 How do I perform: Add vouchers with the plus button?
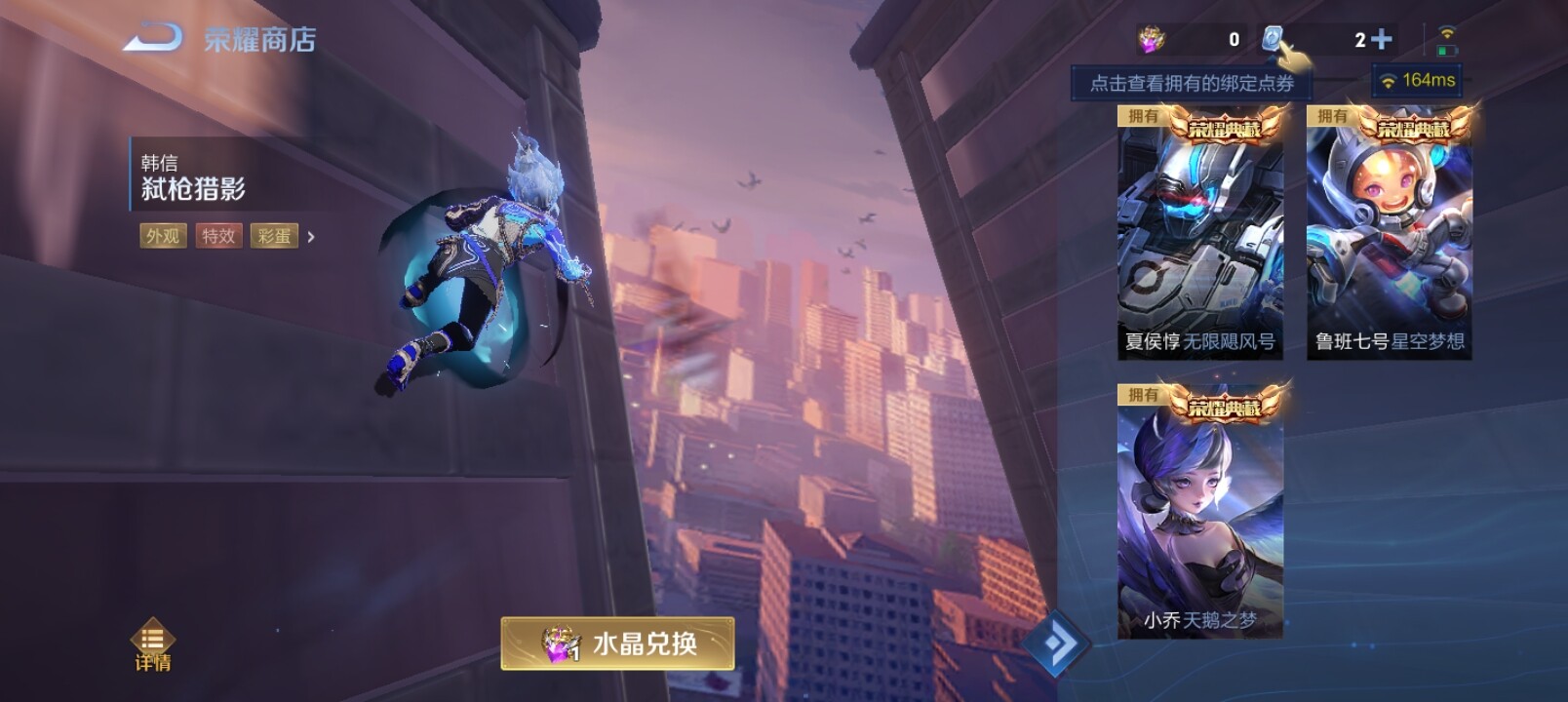tap(1381, 39)
